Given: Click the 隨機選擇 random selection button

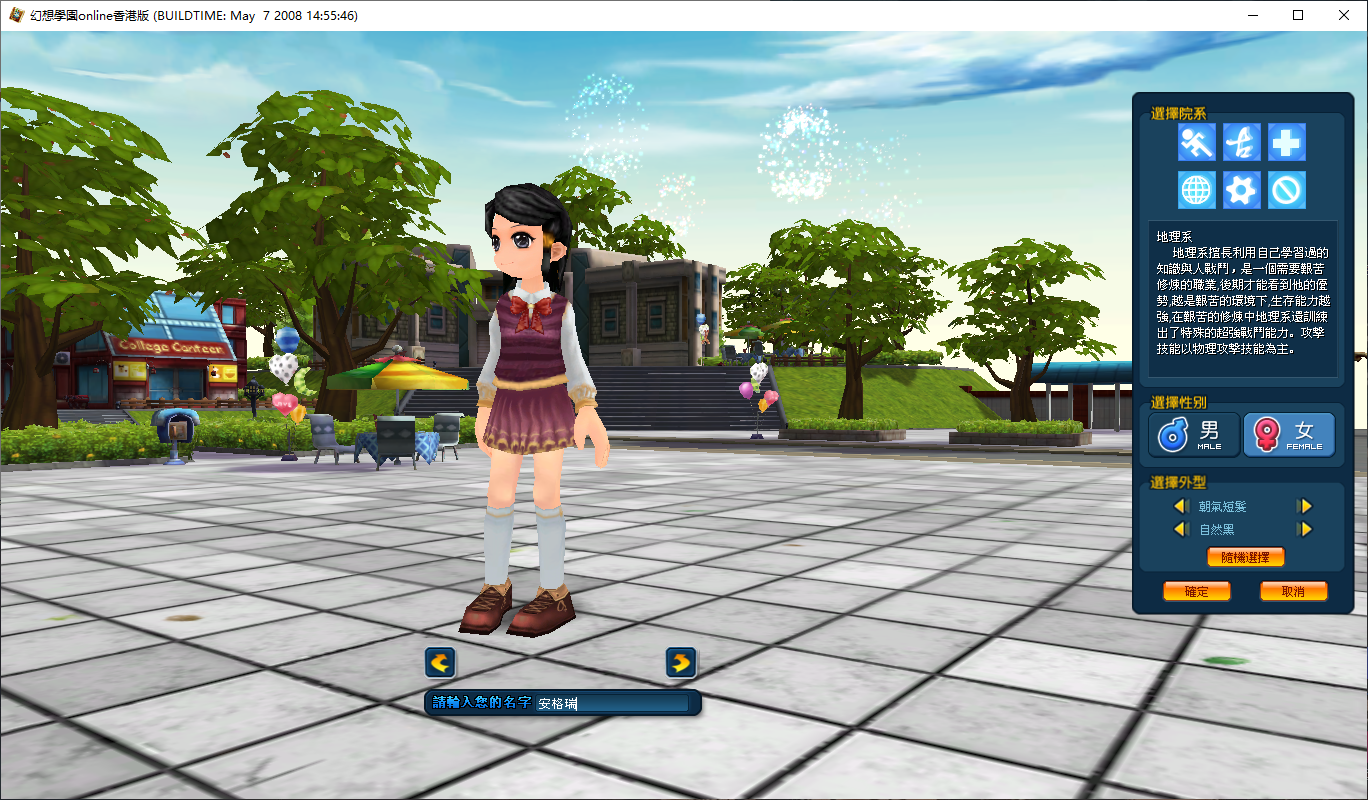Looking at the screenshot, I should (x=1245, y=557).
